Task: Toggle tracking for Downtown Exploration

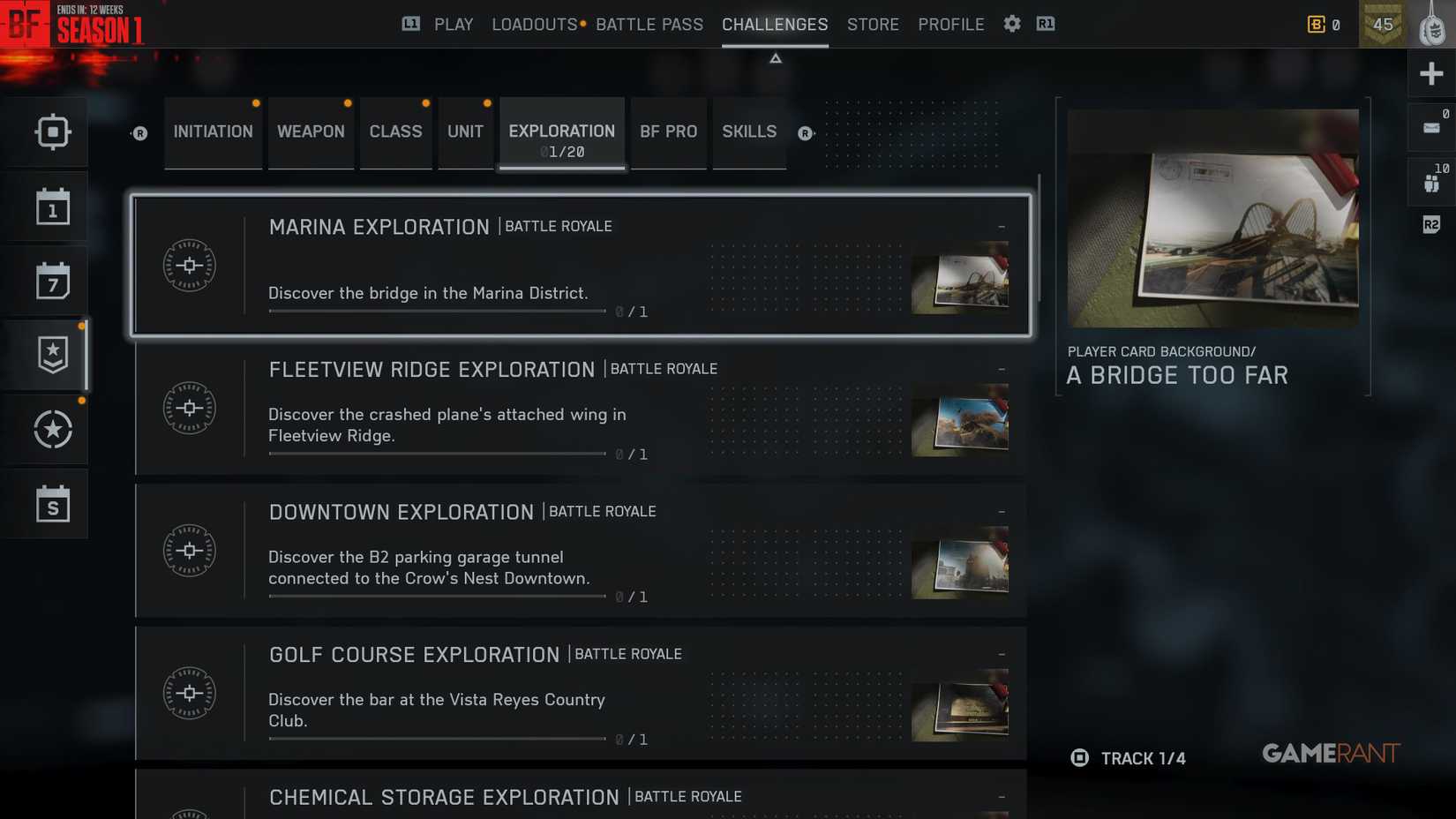Action: tap(1001, 511)
